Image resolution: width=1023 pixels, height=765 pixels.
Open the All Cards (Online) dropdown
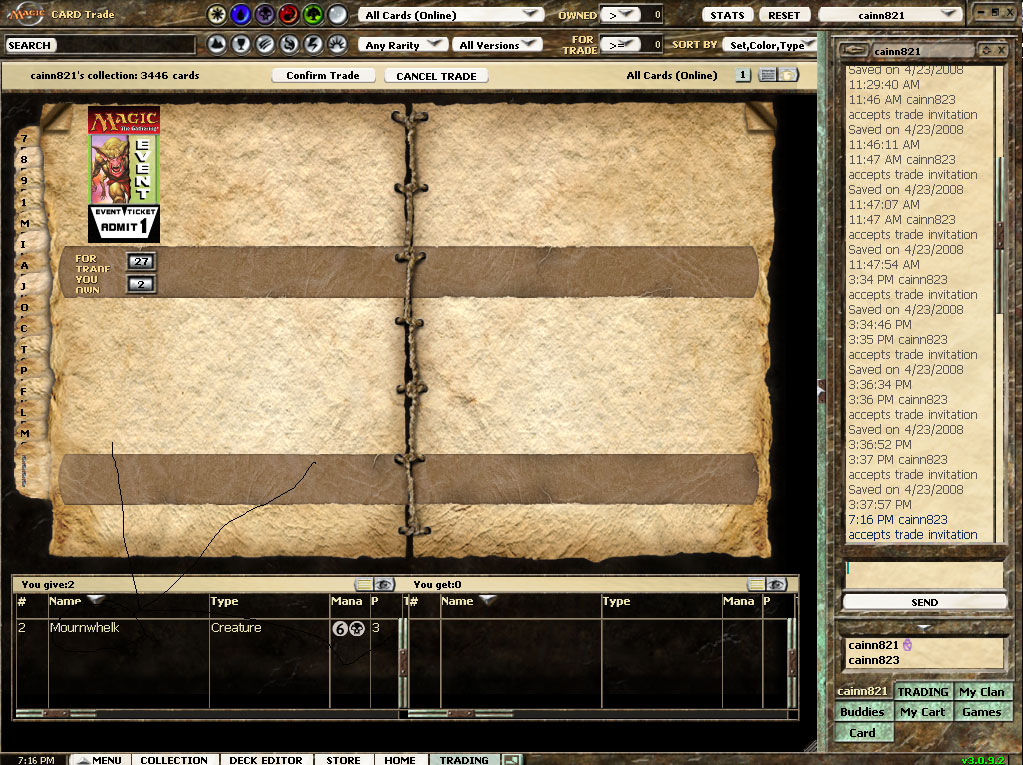point(451,15)
